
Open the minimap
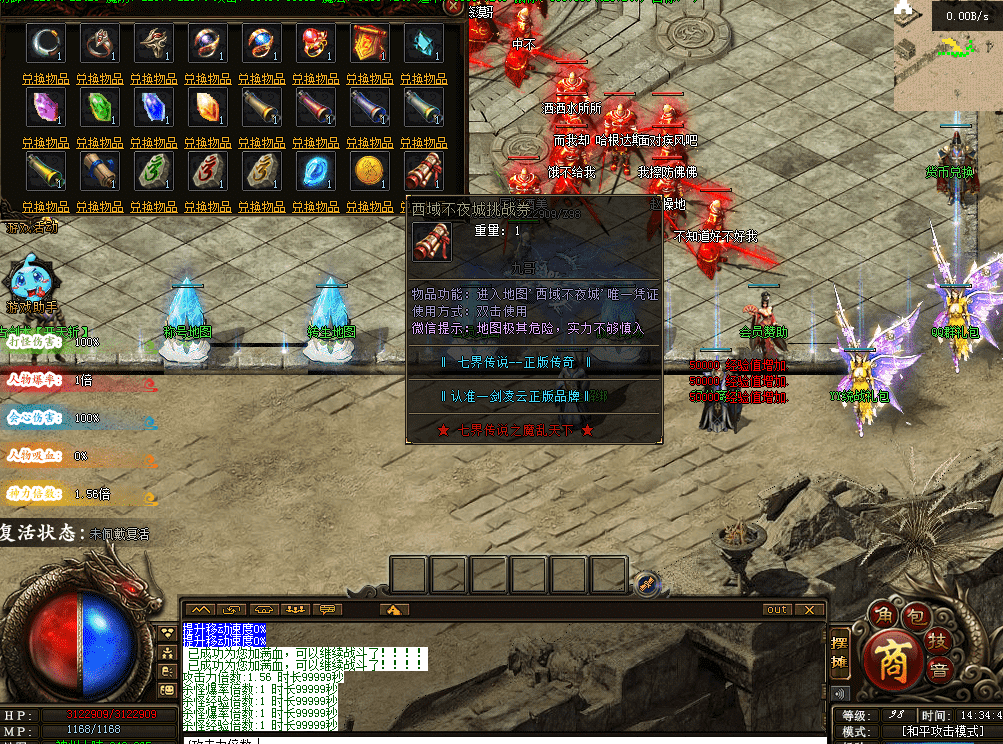[x=946, y=65]
